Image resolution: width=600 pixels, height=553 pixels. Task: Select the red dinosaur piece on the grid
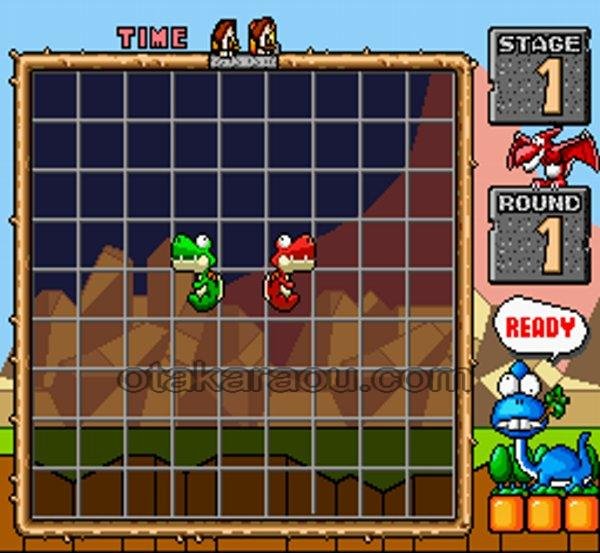click(x=289, y=270)
